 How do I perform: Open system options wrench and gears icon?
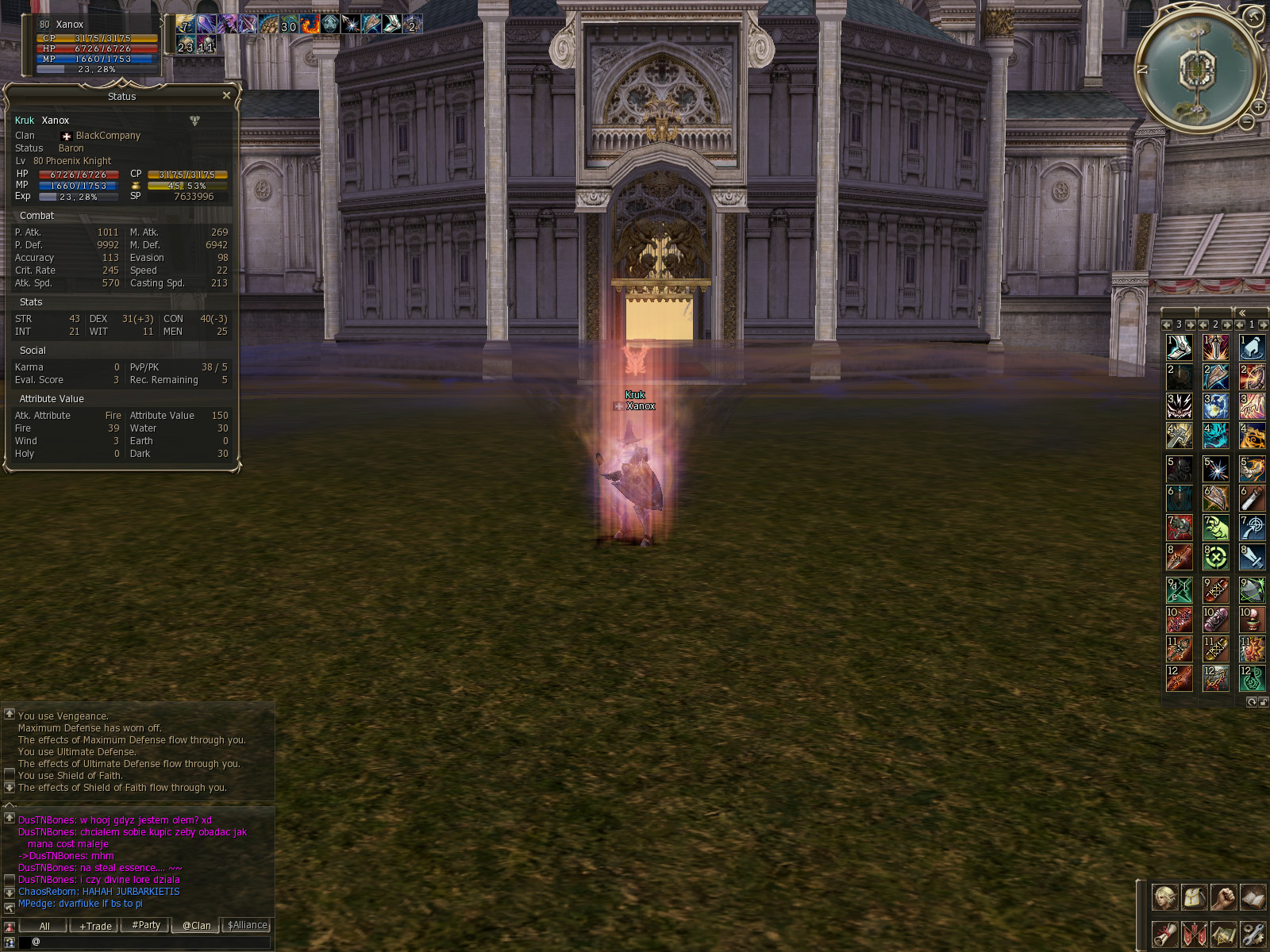1253,934
